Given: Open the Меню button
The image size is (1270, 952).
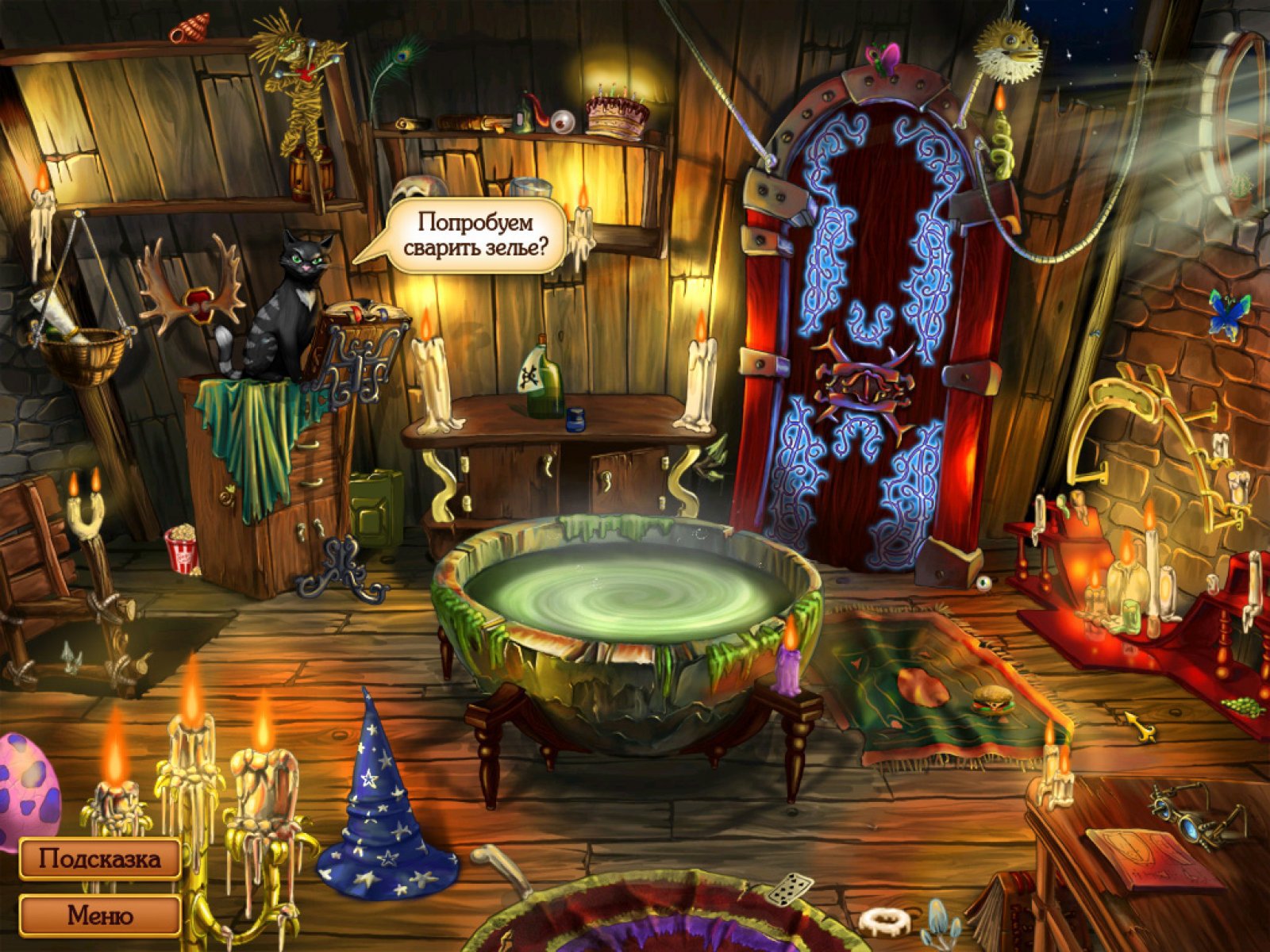Looking at the screenshot, I should [100, 915].
